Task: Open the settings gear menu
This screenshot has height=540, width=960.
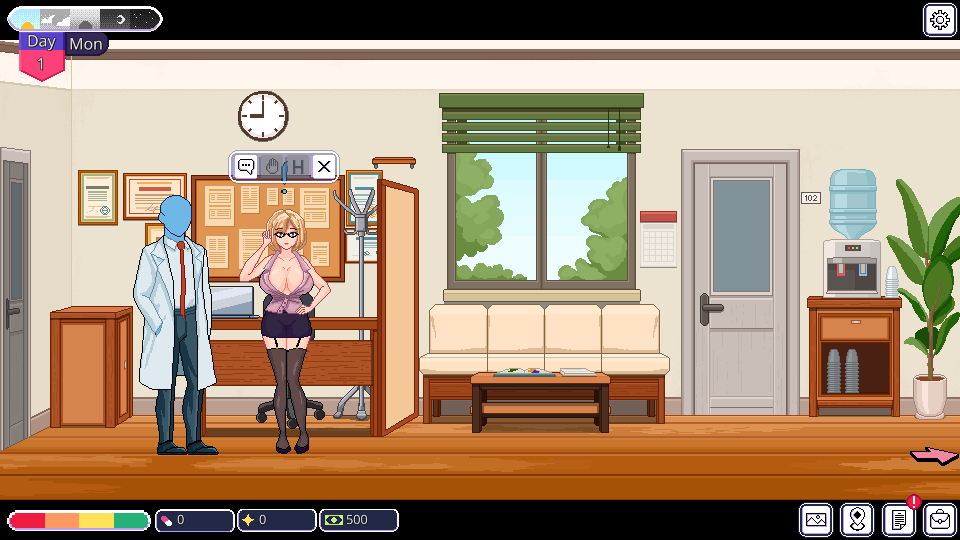Action: (939, 19)
